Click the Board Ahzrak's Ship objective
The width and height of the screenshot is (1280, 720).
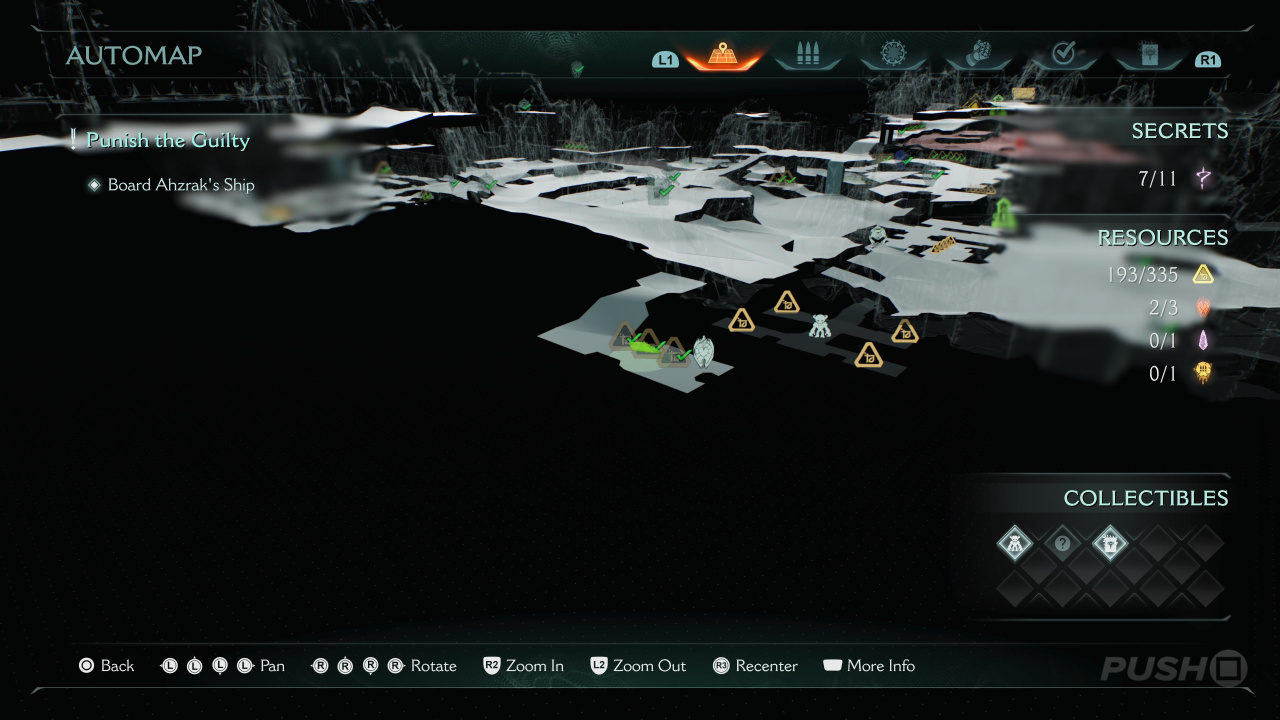(x=180, y=185)
